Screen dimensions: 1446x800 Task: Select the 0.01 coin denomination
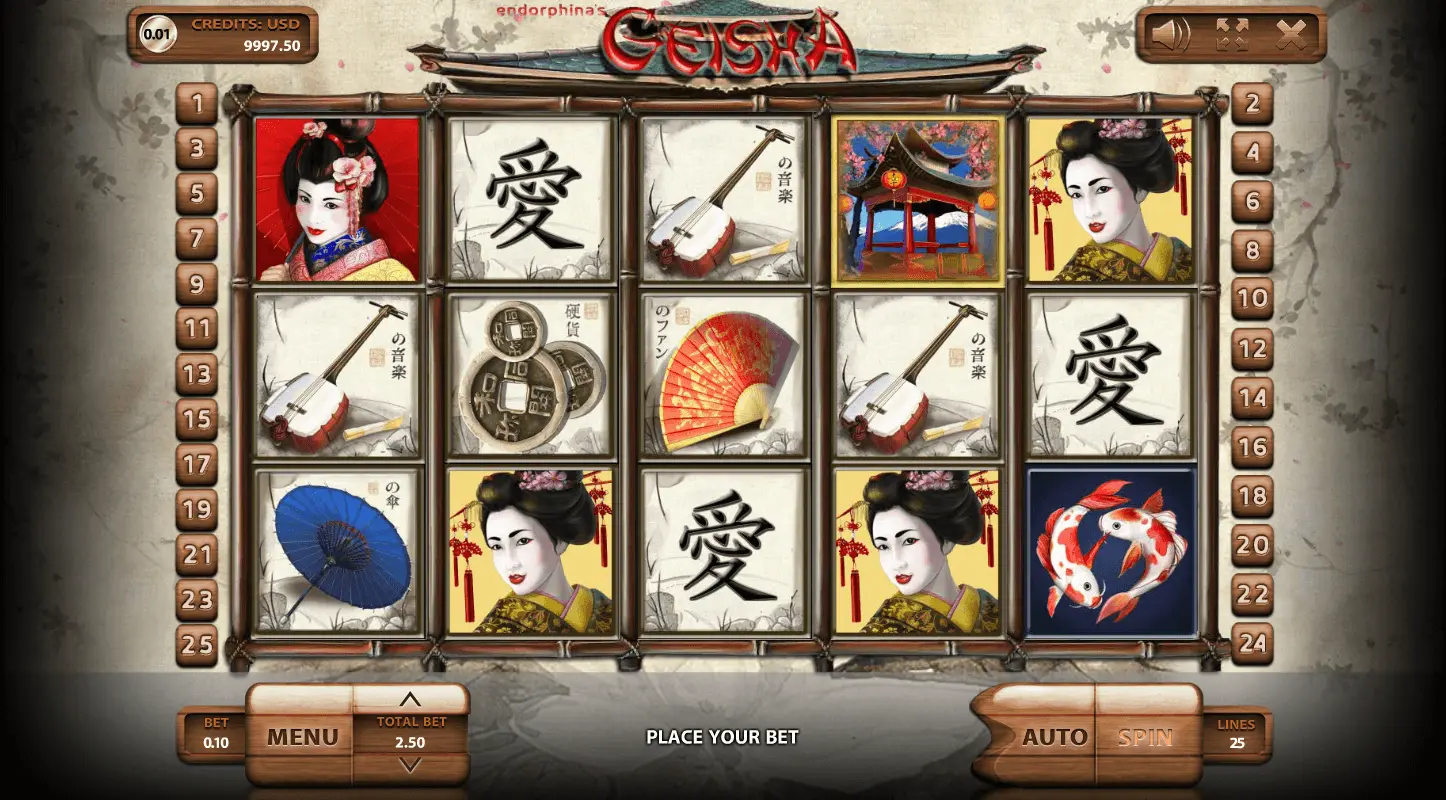157,34
